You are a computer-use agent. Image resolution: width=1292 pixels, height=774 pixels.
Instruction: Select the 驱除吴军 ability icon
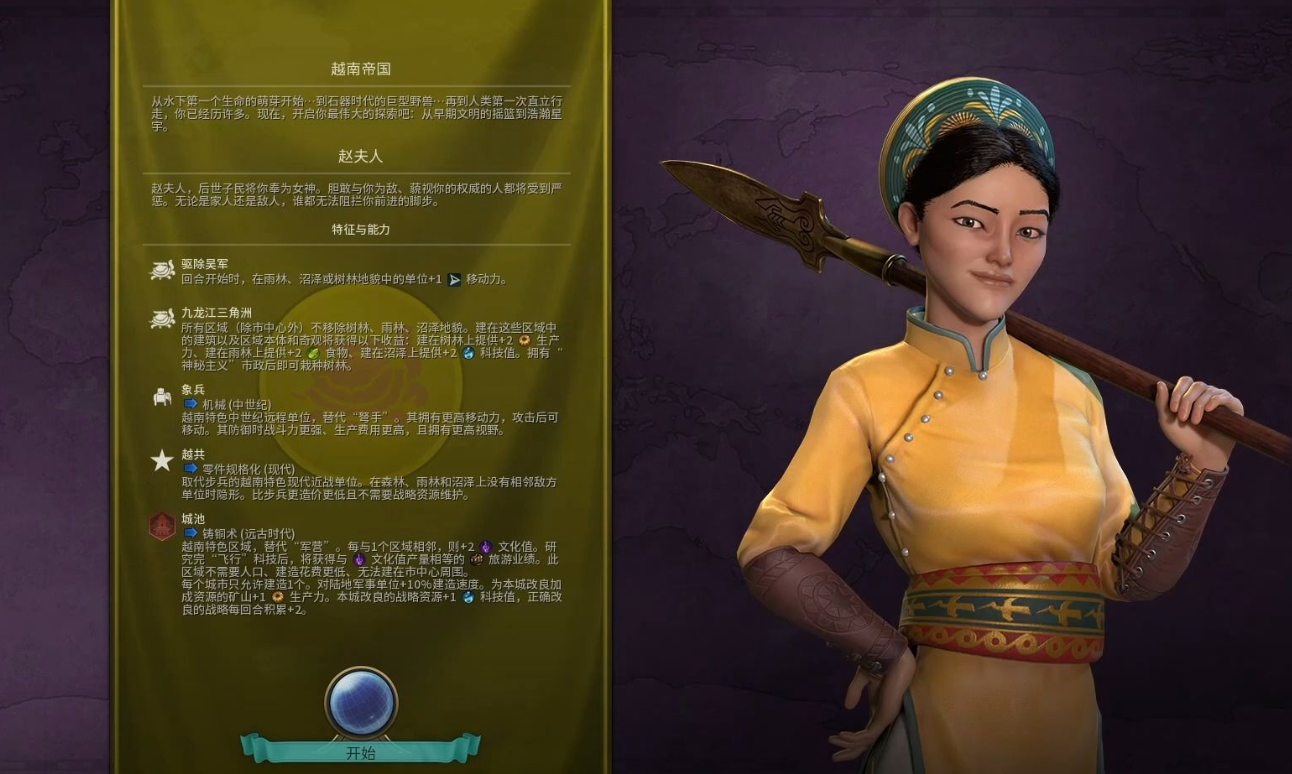pyautogui.click(x=161, y=269)
